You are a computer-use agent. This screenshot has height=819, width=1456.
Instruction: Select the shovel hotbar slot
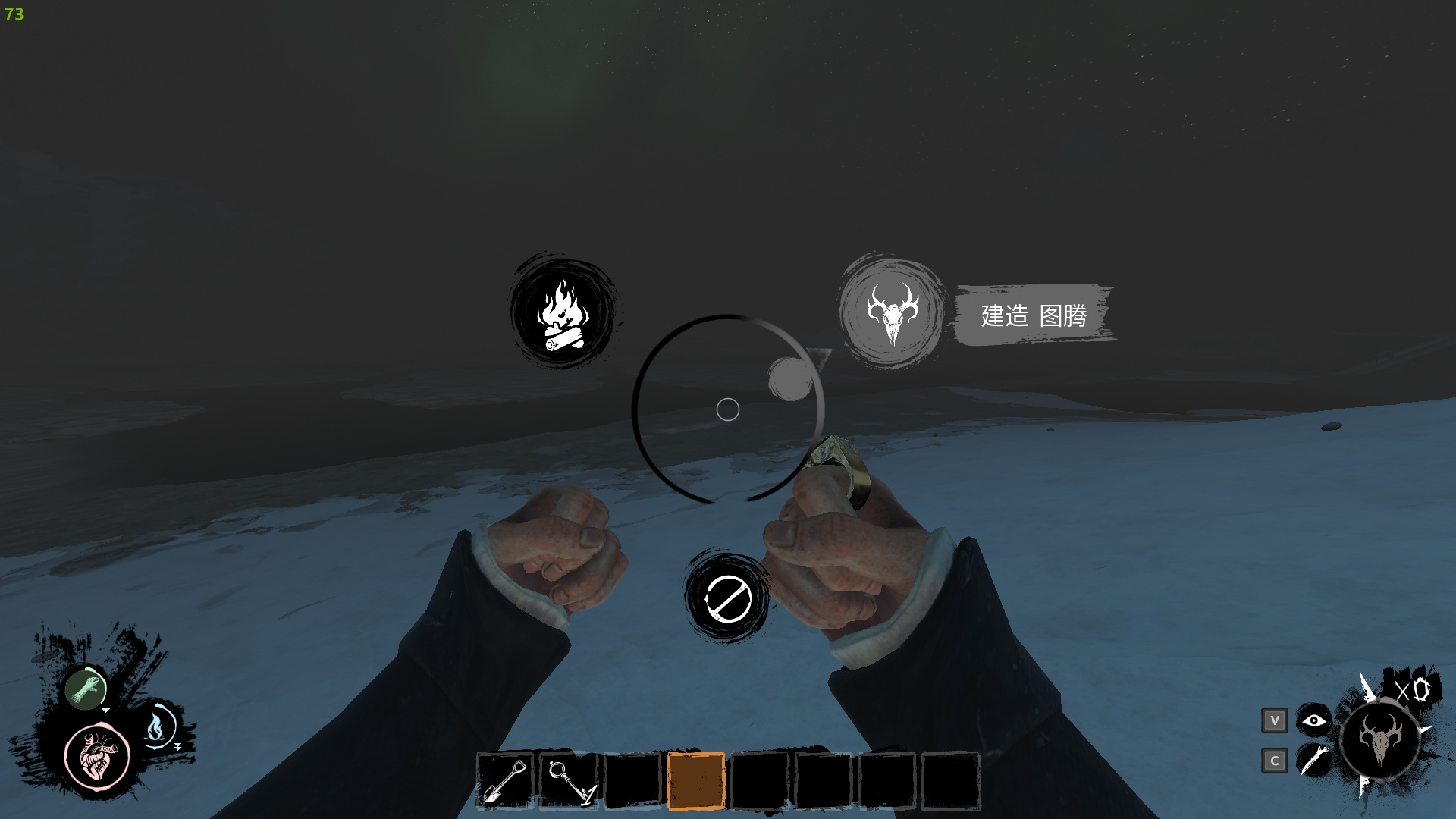pos(505,781)
